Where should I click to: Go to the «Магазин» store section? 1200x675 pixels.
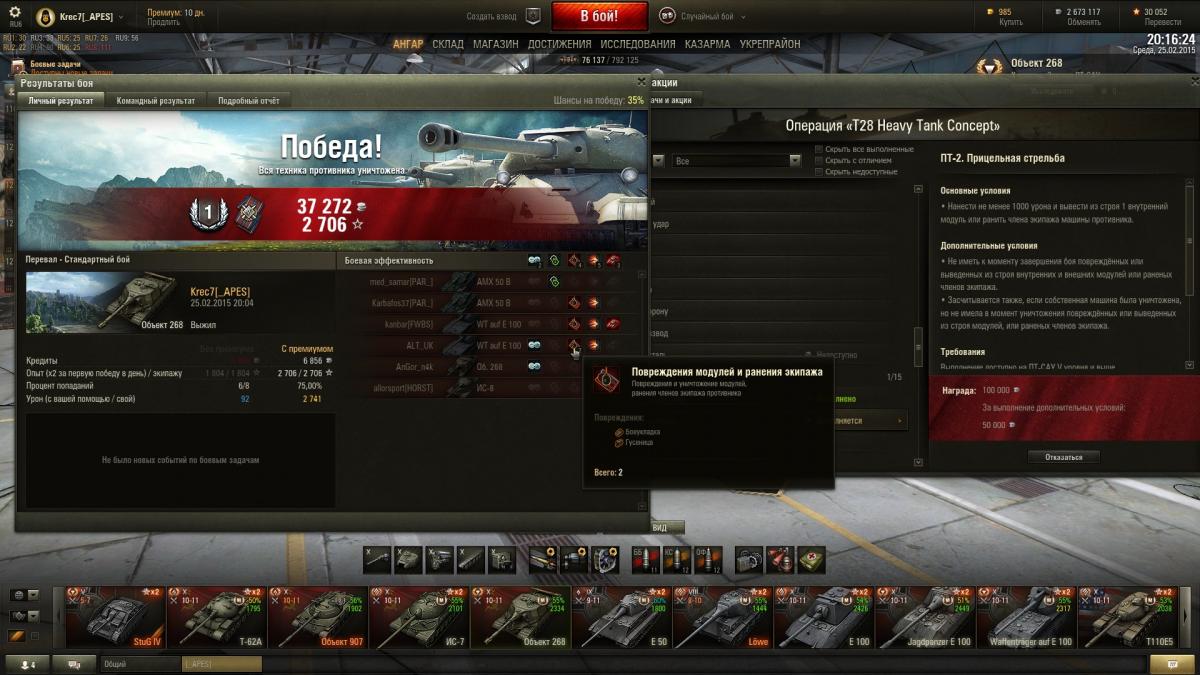tap(495, 44)
